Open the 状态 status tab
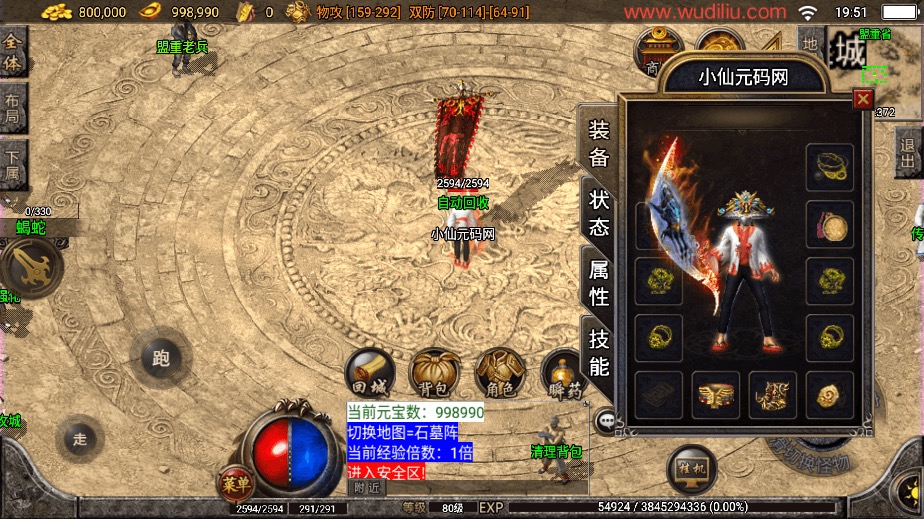The width and height of the screenshot is (924, 519). [598, 211]
